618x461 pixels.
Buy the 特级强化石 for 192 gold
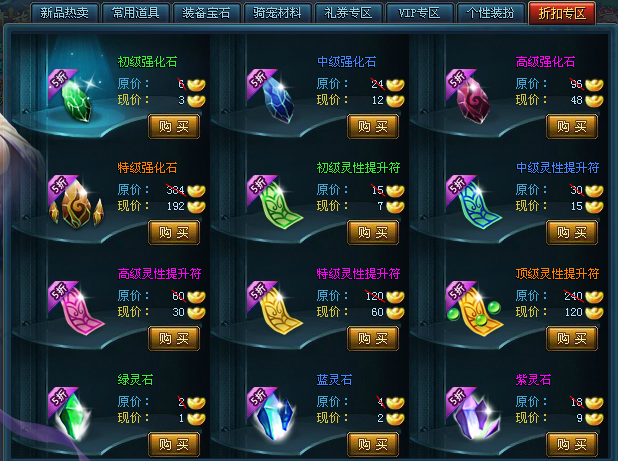pos(174,232)
